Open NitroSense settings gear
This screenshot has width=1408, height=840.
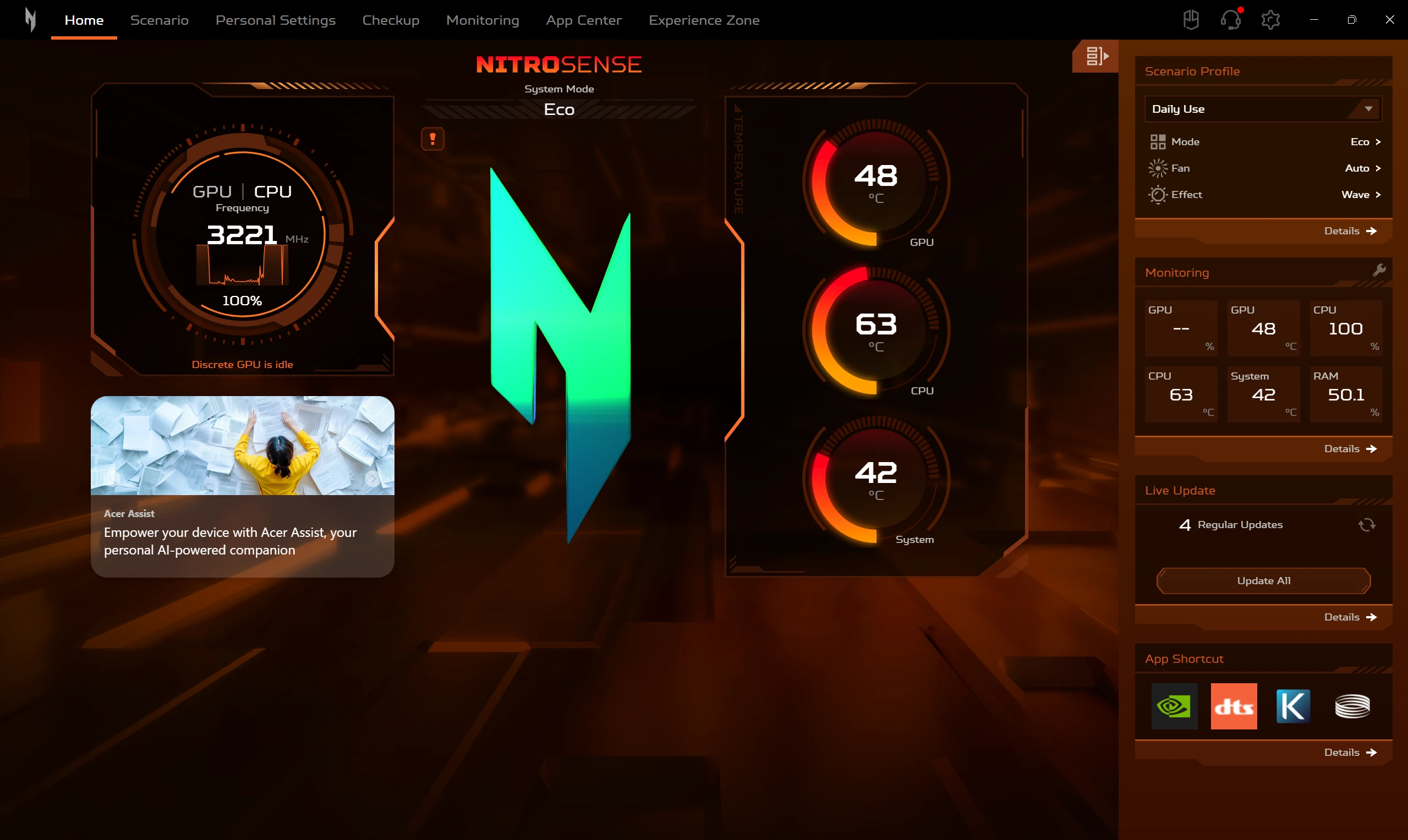pyautogui.click(x=1270, y=19)
